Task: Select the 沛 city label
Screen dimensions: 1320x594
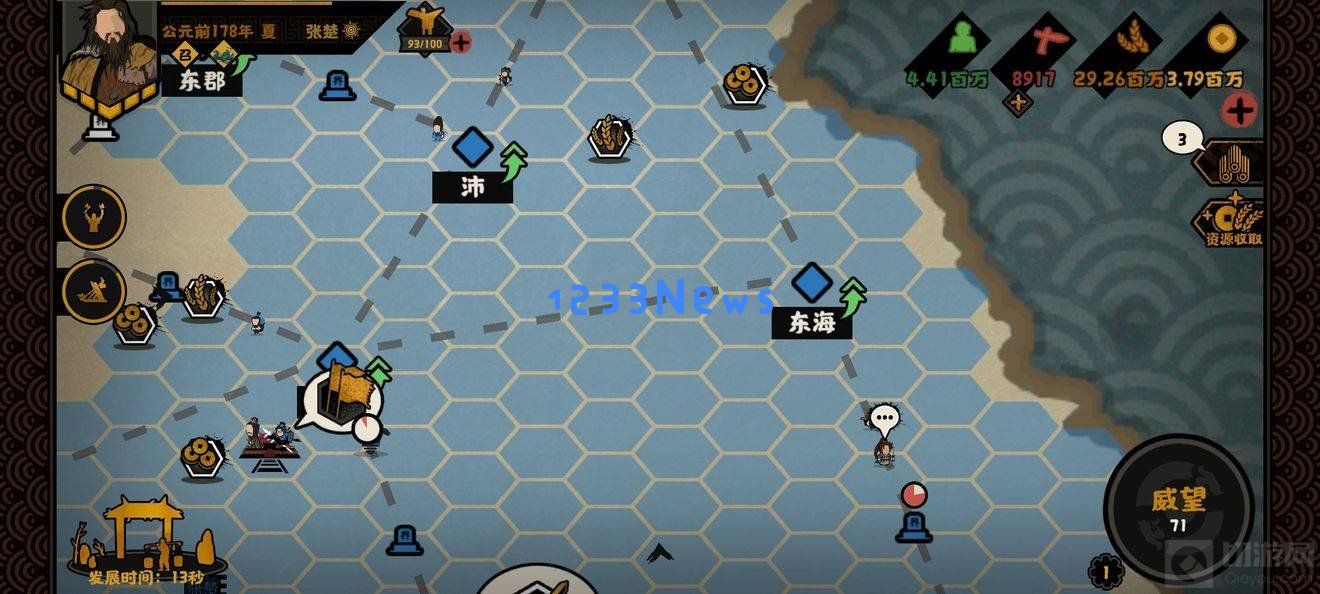Action: 472,186
